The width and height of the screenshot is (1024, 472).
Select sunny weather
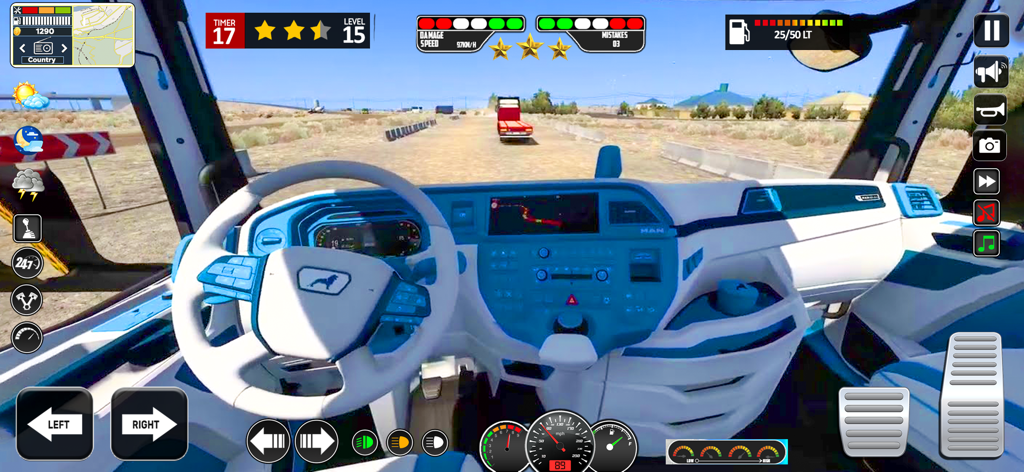coord(29,97)
